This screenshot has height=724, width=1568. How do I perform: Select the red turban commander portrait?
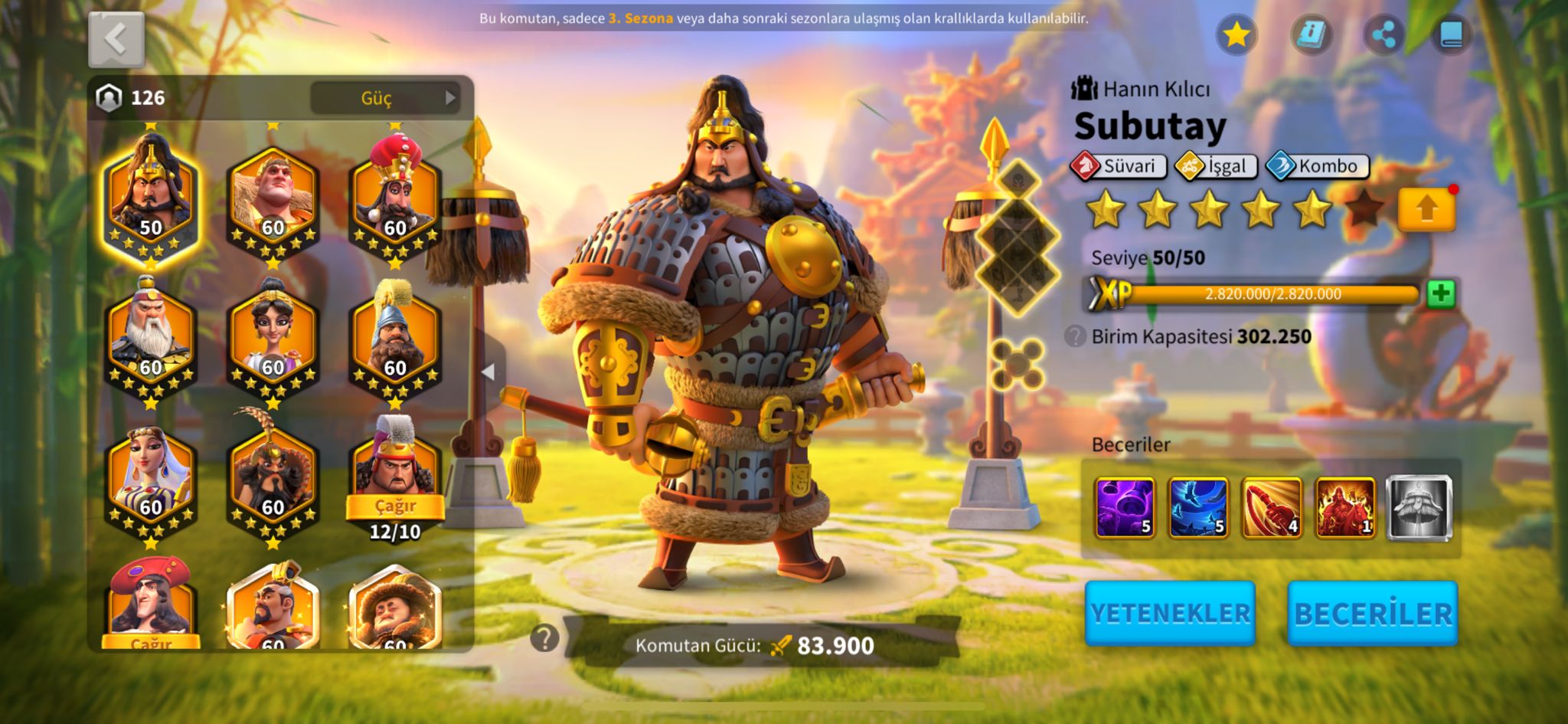[395, 198]
